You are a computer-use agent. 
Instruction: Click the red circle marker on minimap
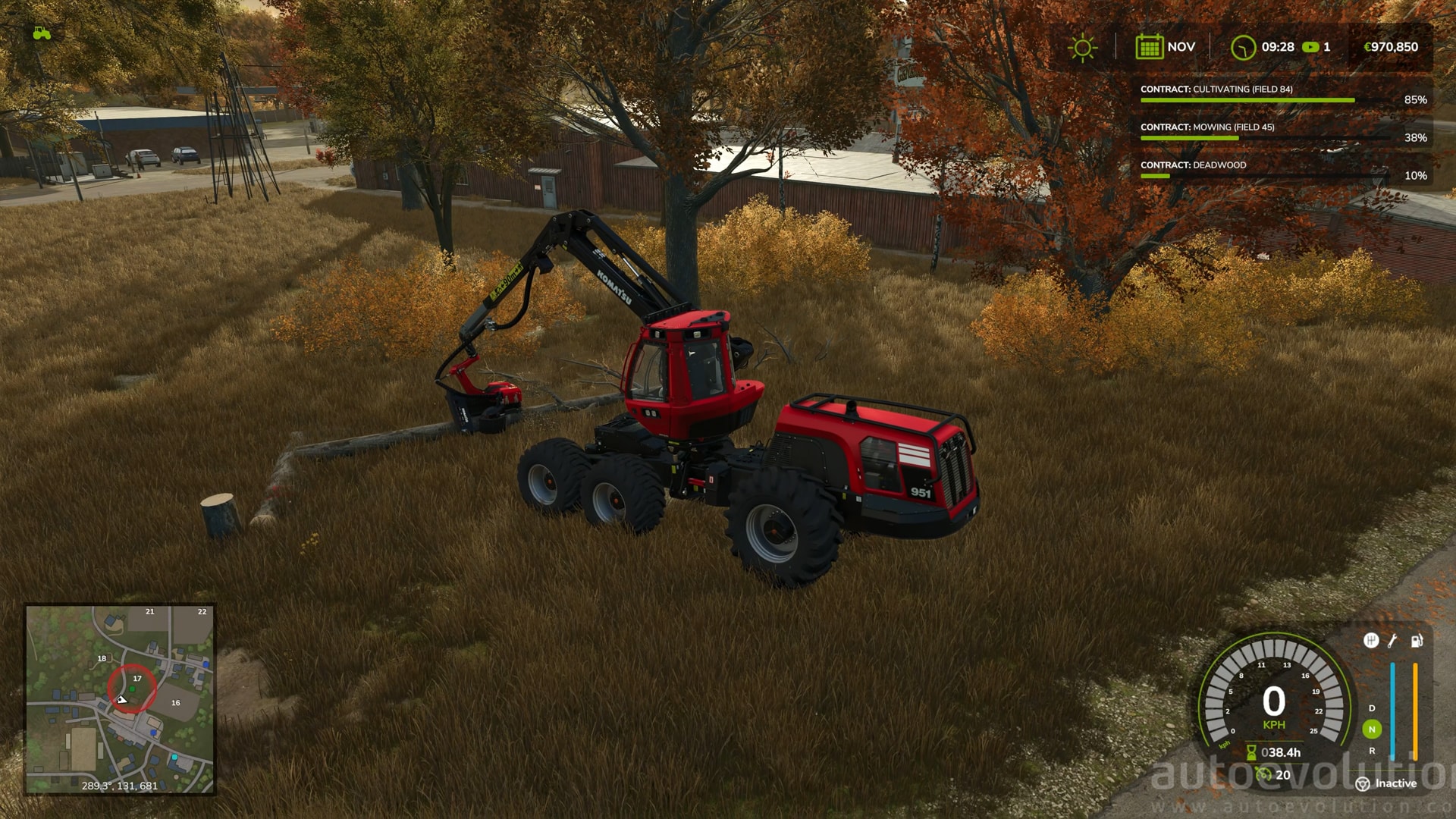[x=132, y=689]
